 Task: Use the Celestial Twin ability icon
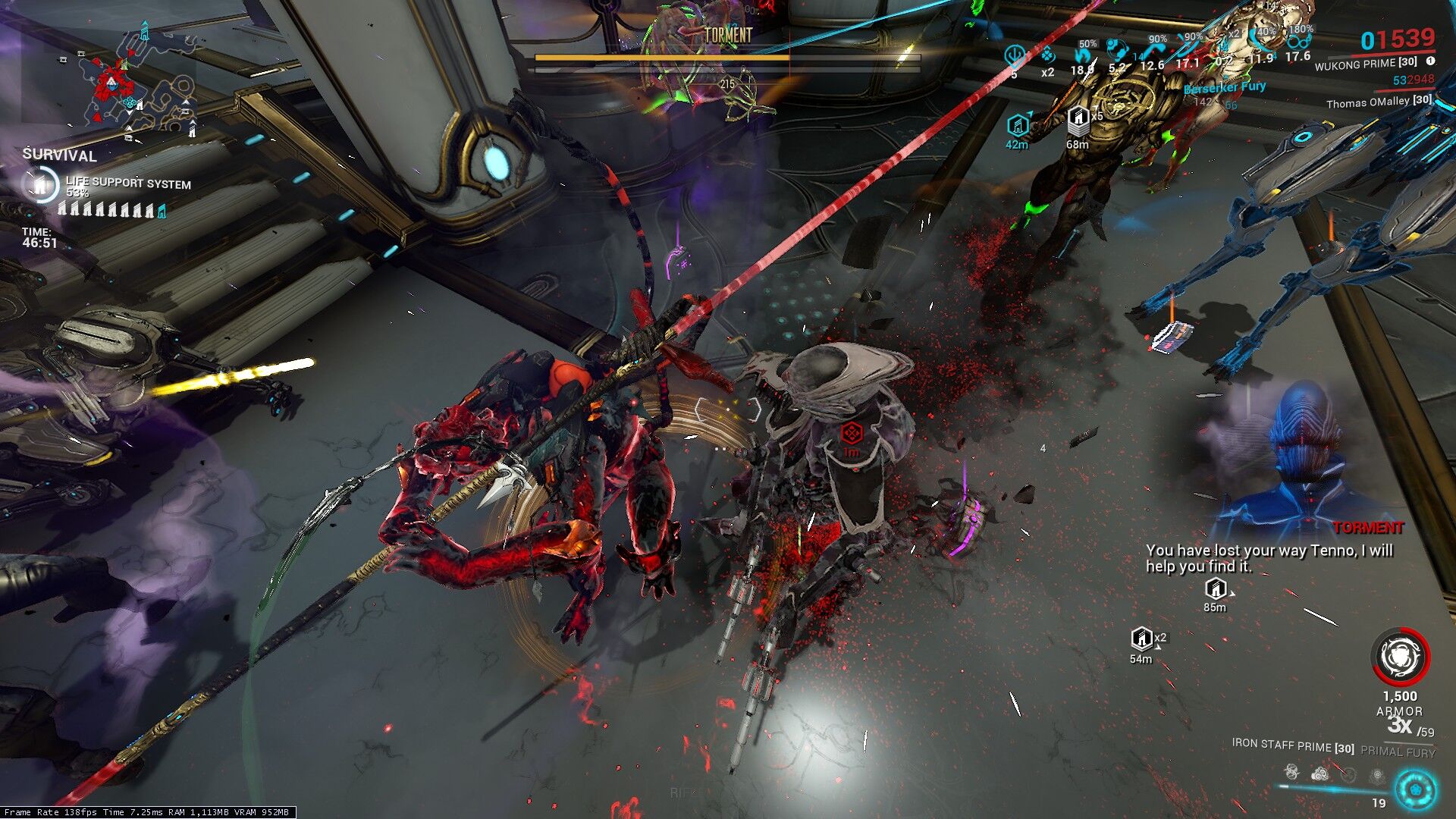[x=1291, y=773]
